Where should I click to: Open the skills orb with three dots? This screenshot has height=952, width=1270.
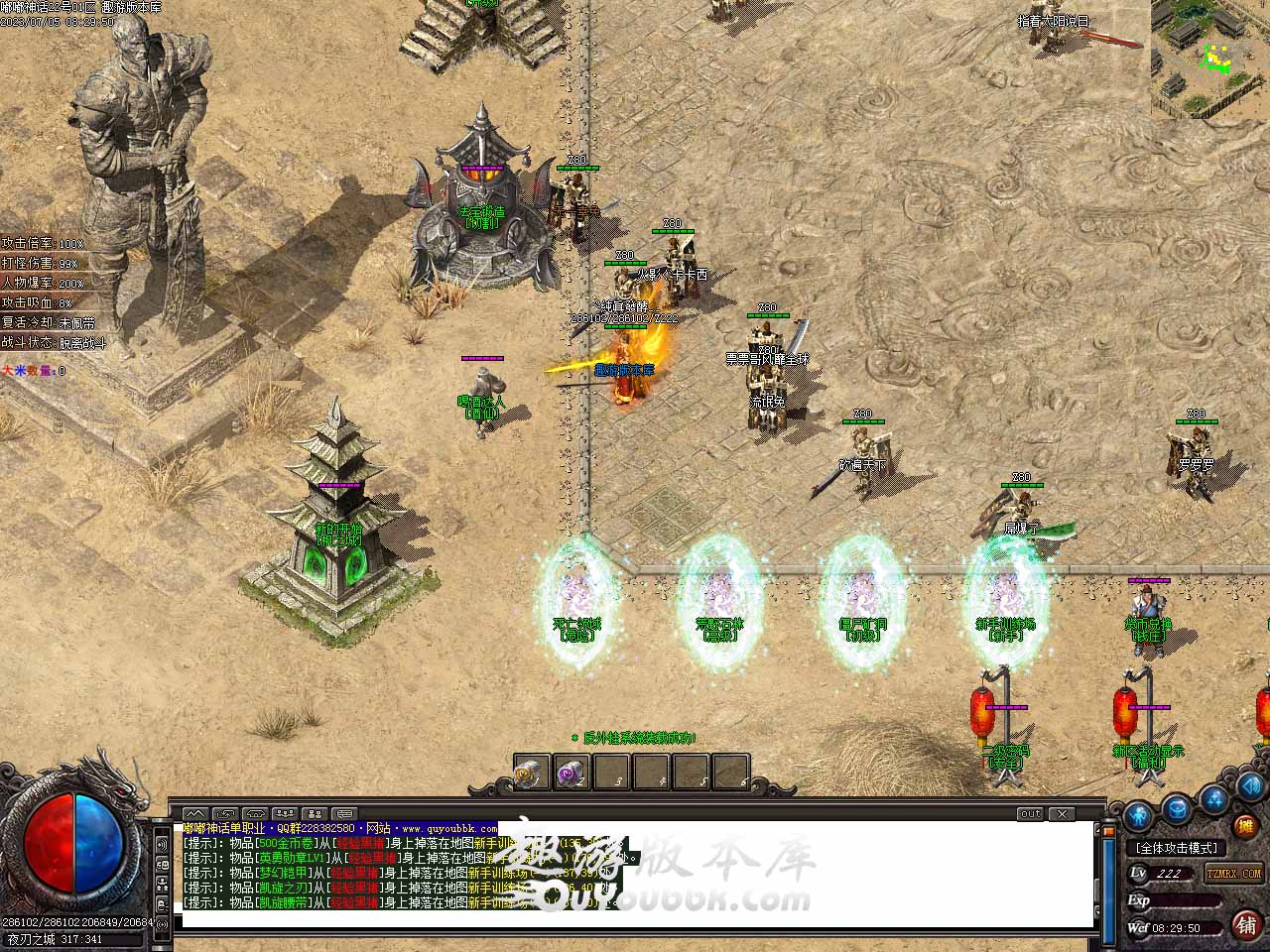[x=1214, y=799]
